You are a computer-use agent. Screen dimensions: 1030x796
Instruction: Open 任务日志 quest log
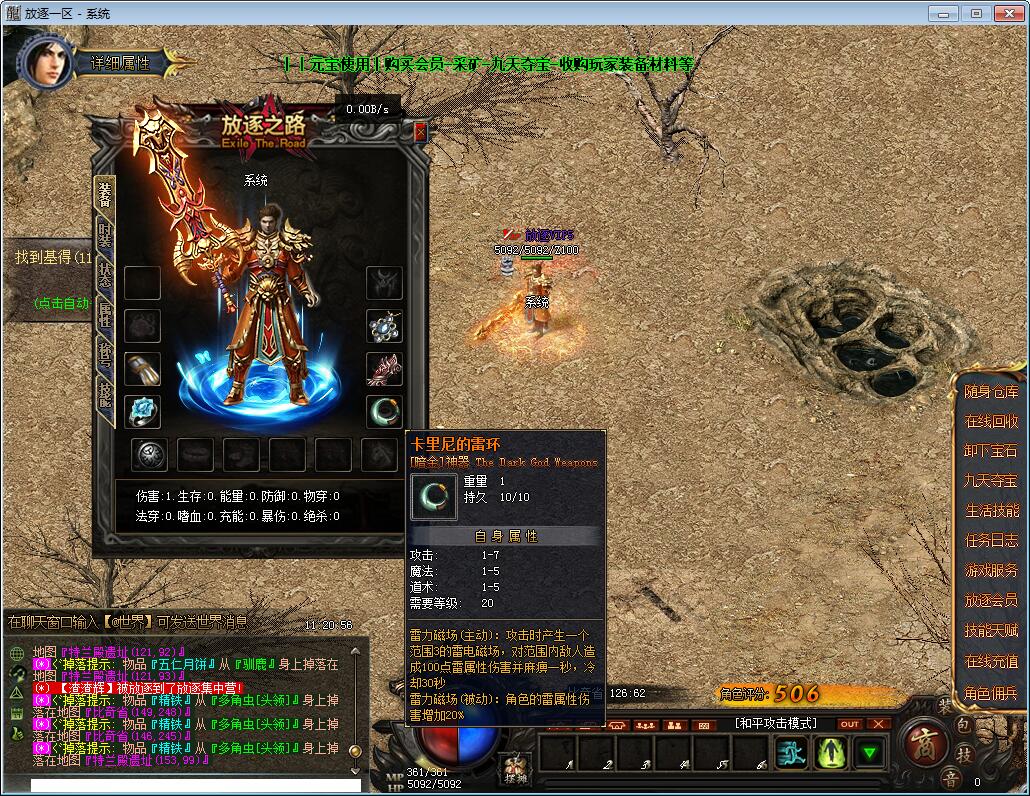[x=991, y=541]
